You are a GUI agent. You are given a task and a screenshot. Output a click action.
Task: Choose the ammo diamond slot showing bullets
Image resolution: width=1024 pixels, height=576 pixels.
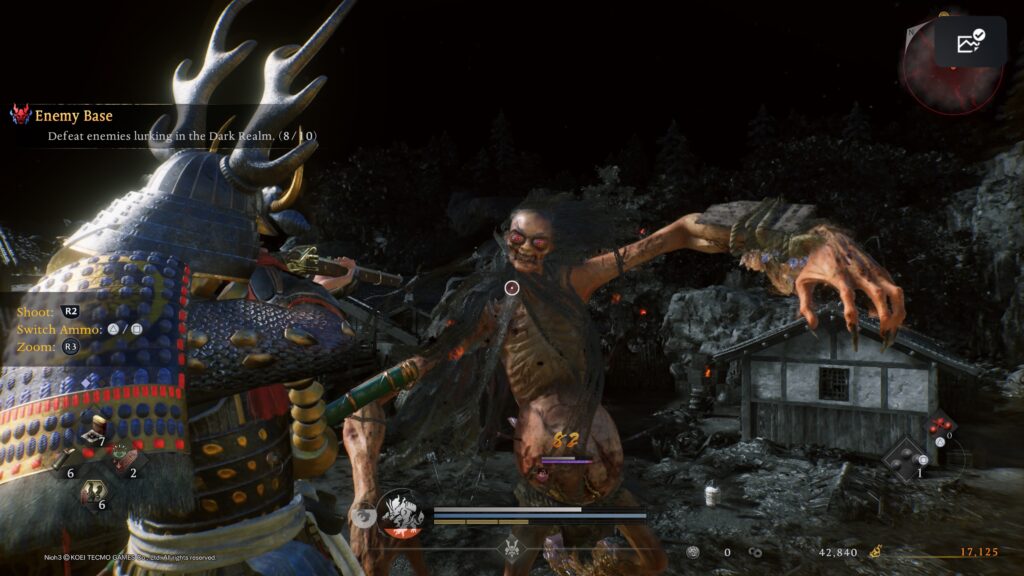tap(940, 428)
